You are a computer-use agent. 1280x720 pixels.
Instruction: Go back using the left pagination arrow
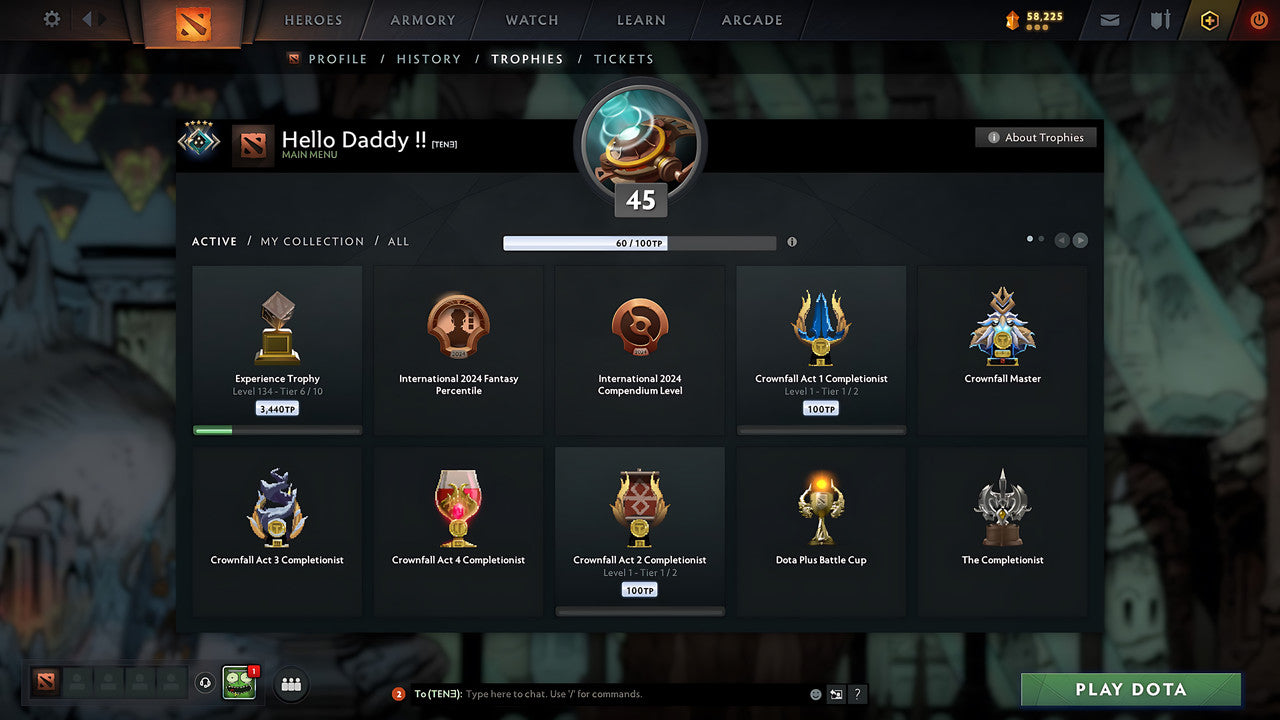(1061, 240)
